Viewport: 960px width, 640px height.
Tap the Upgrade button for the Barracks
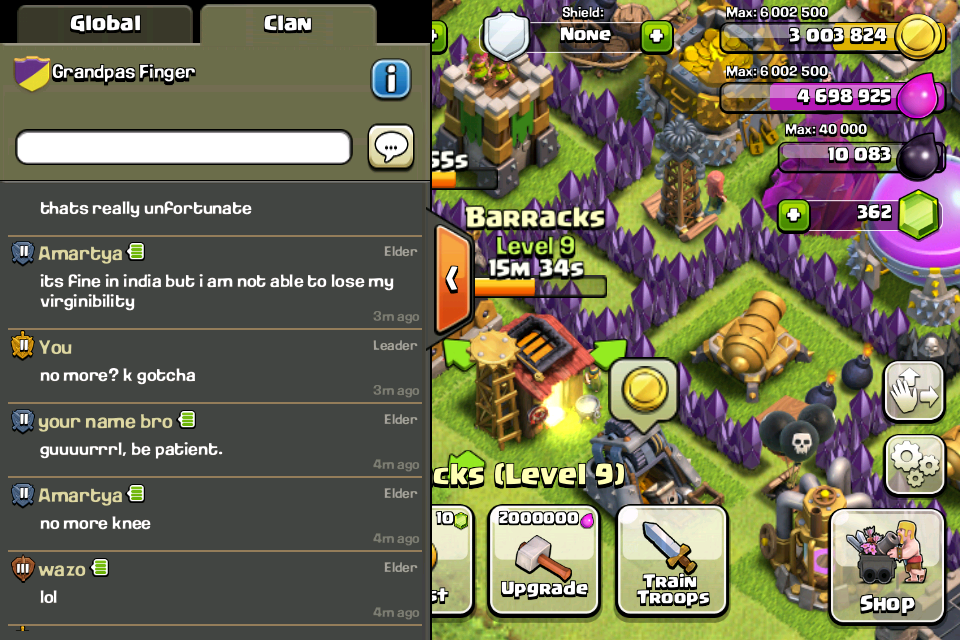[x=544, y=560]
